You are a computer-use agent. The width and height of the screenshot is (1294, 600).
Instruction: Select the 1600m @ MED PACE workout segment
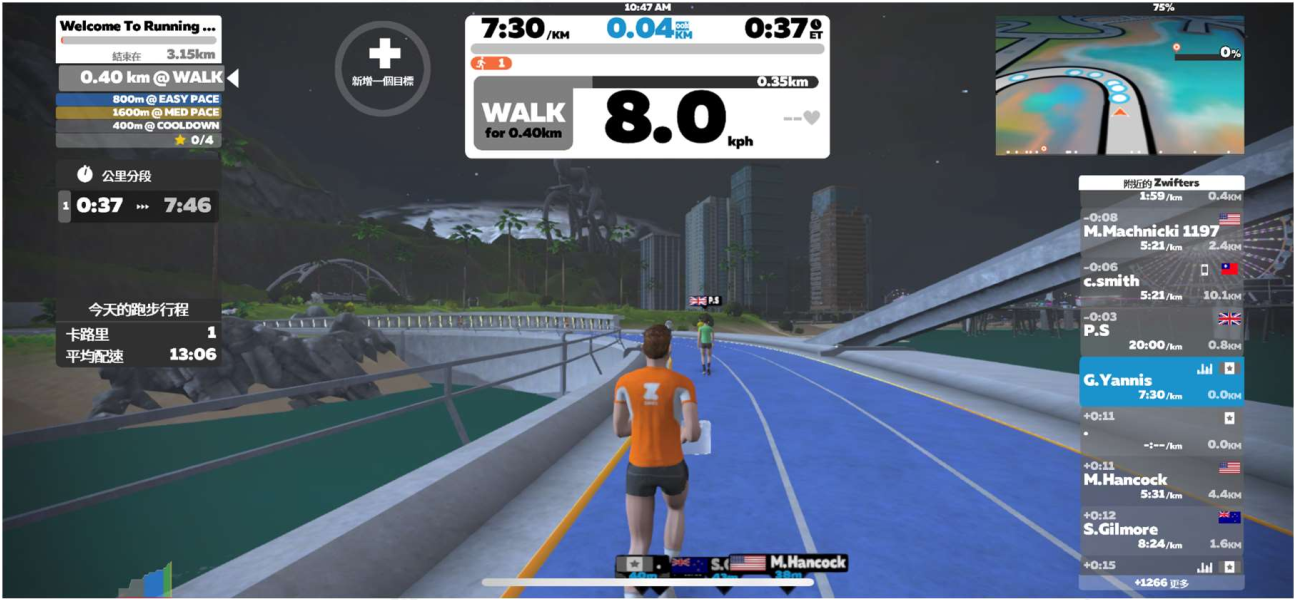click(x=138, y=113)
